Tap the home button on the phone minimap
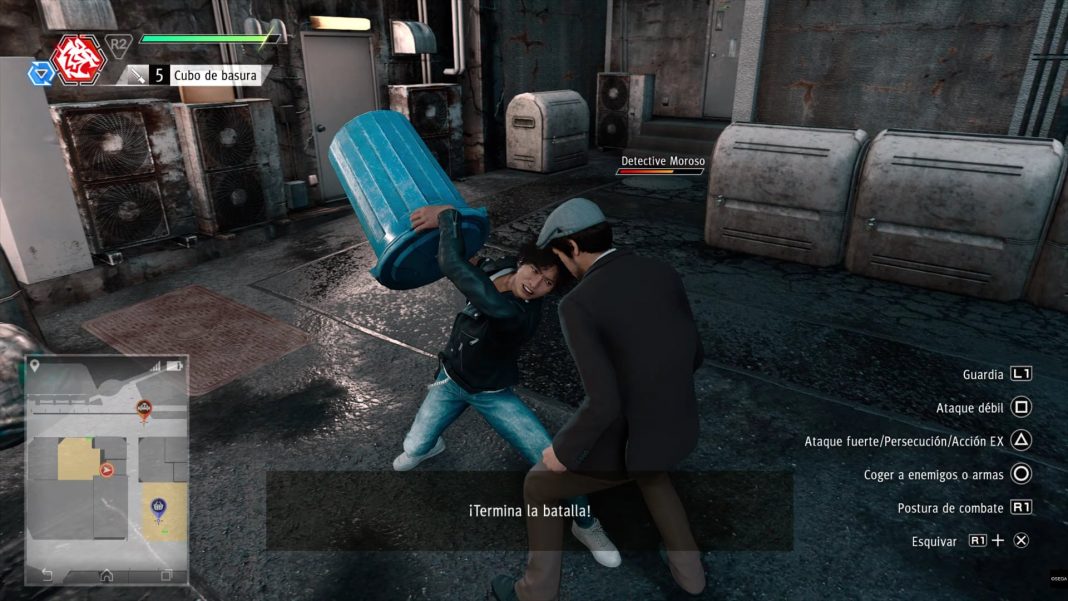This screenshot has height=601, width=1068. pyautogui.click(x=106, y=575)
